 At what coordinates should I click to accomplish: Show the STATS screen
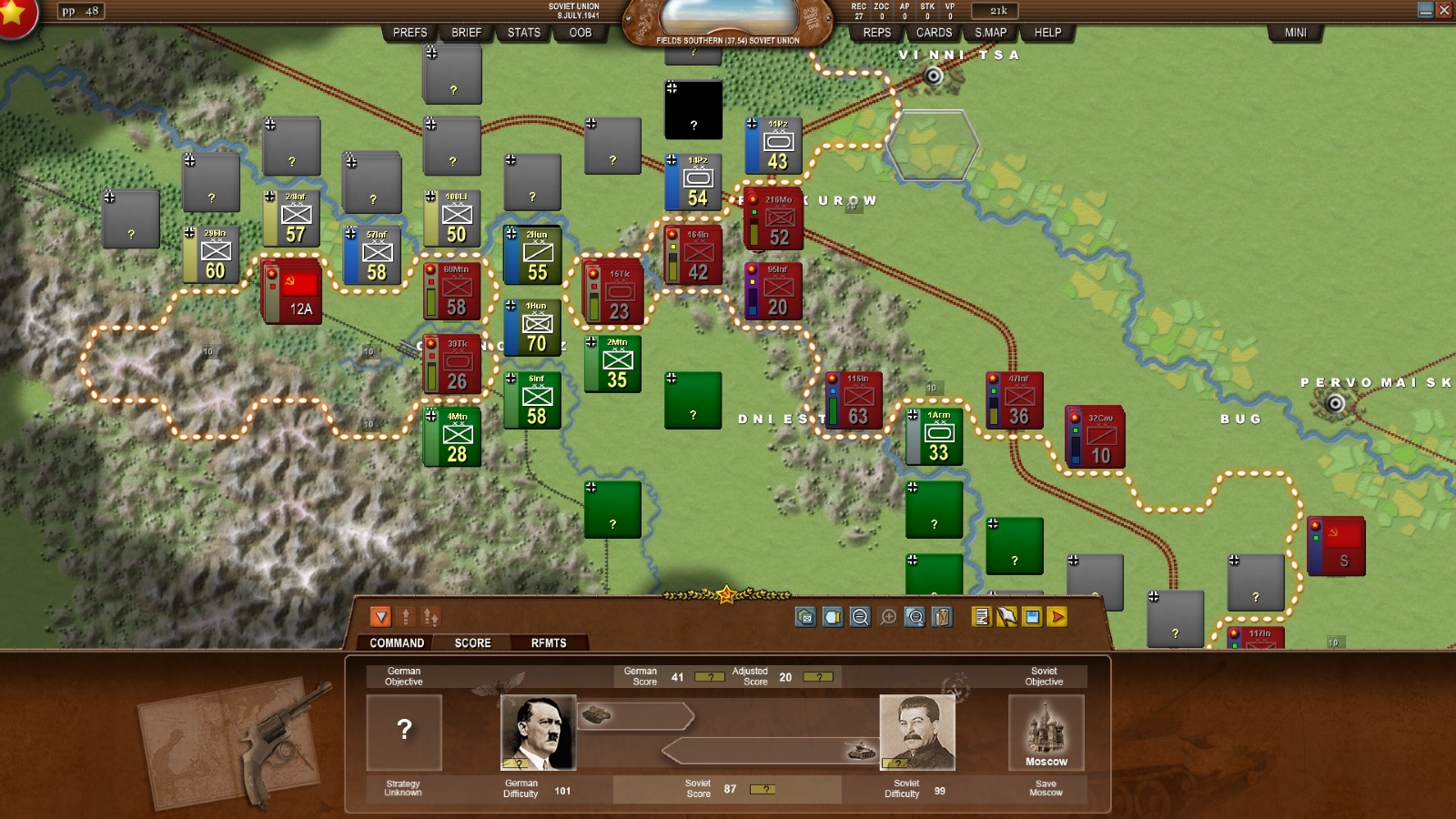(523, 33)
